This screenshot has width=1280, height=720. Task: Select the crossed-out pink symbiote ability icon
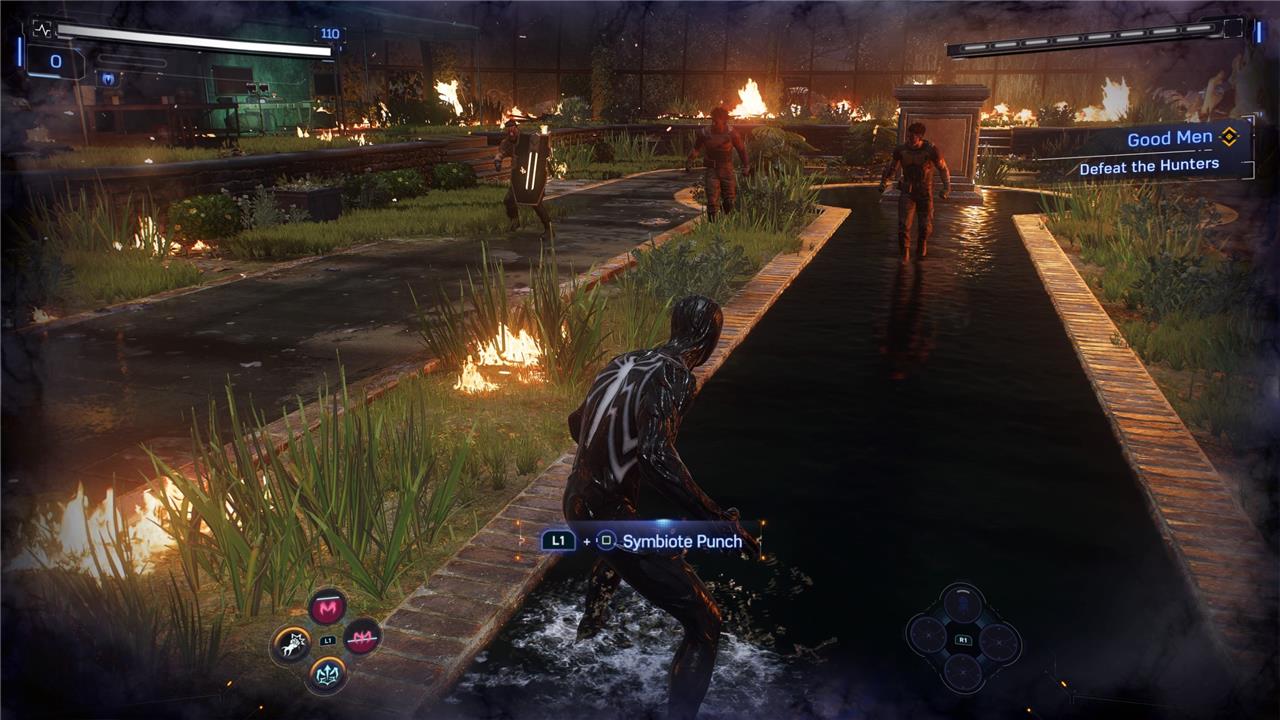(362, 636)
